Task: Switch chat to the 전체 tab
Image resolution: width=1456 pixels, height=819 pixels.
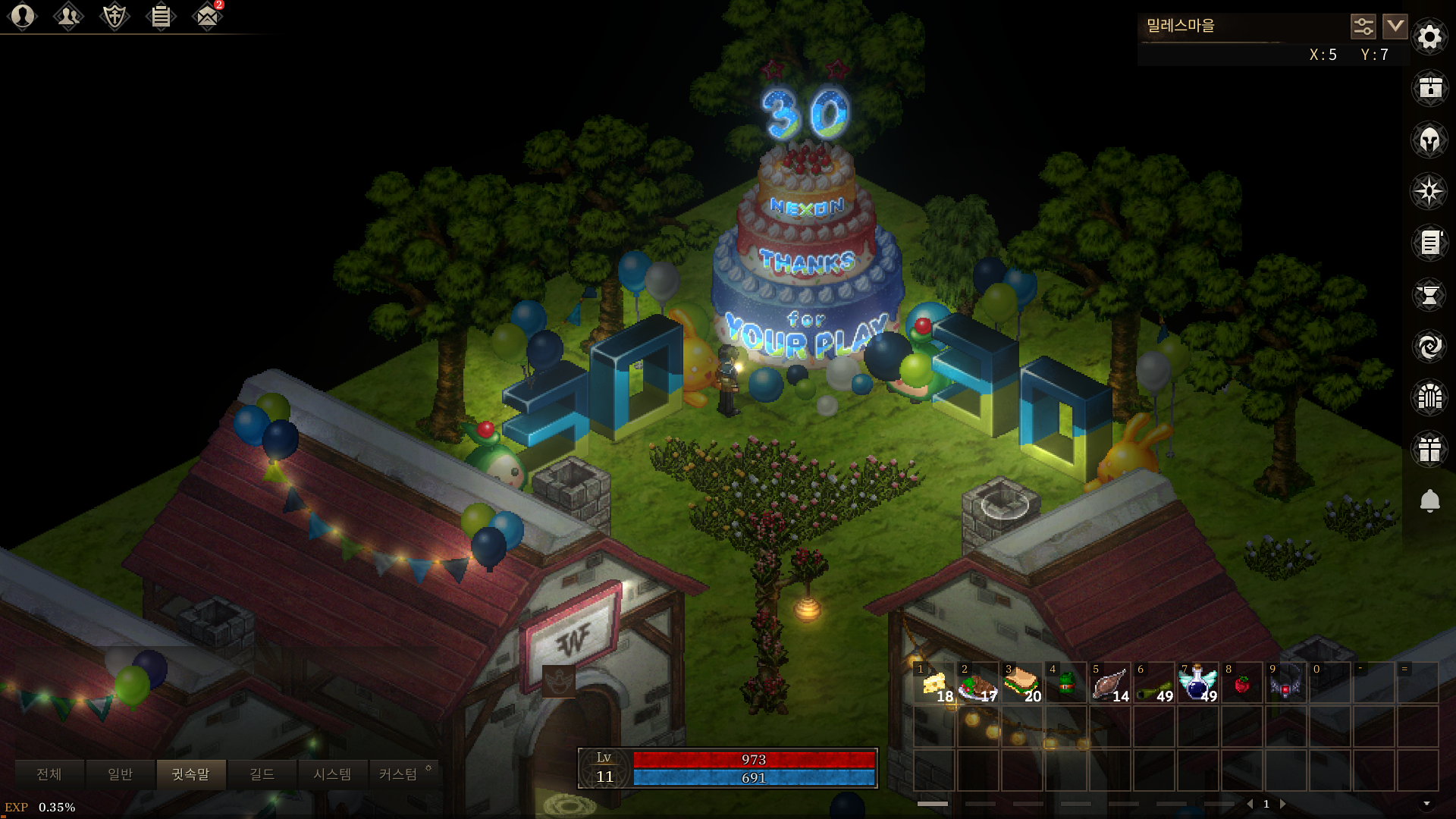Action: [x=49, y=774]
